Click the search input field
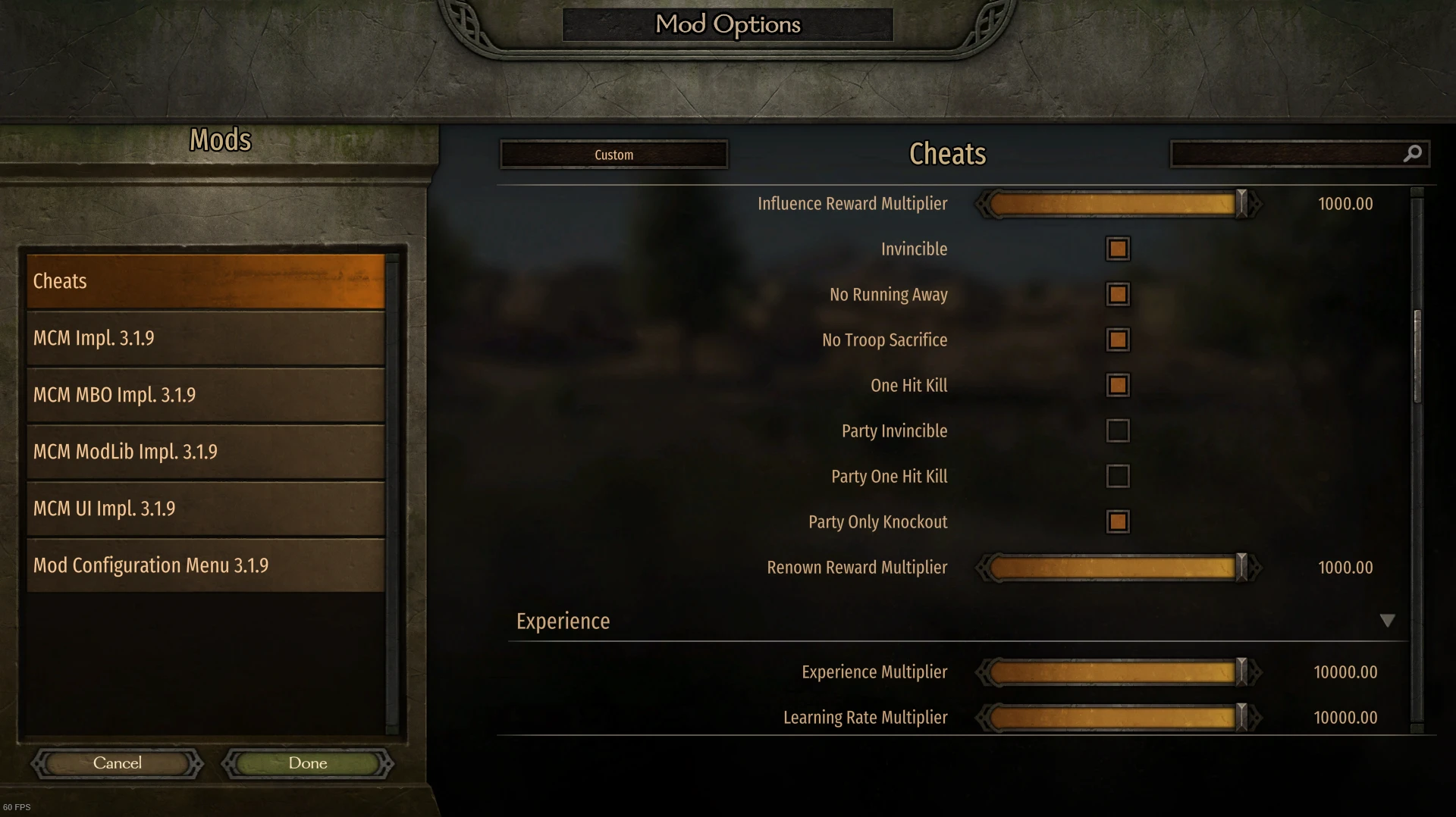Image resolution: width=1456 pixels, height=817 pixels. (1289, 154)
